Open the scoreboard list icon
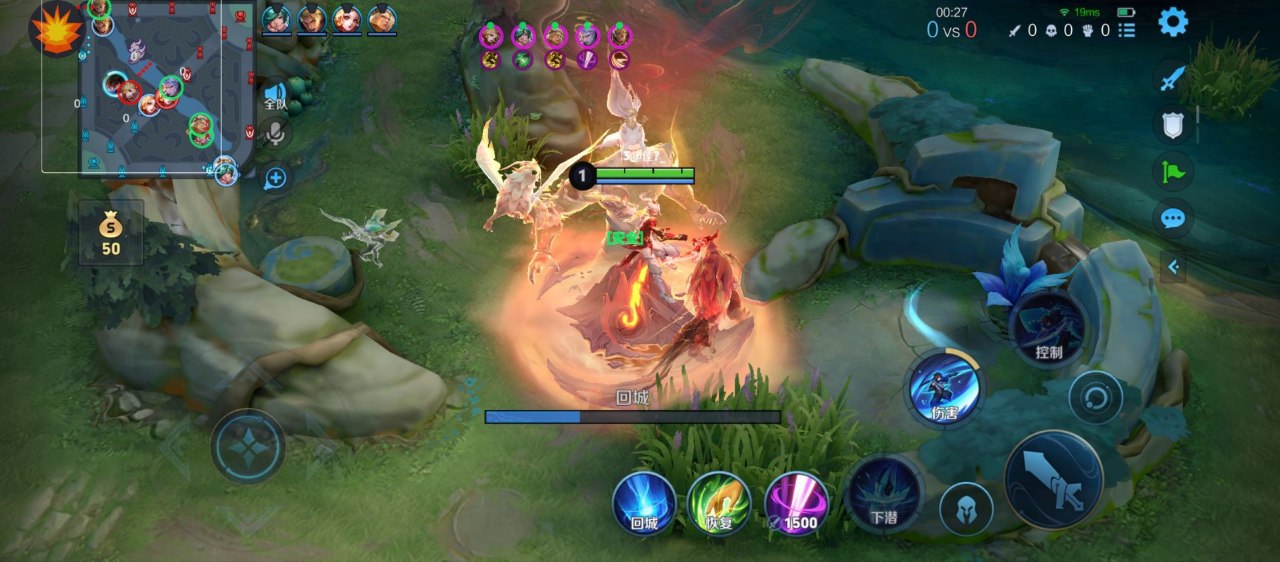 pos(1127,31)
